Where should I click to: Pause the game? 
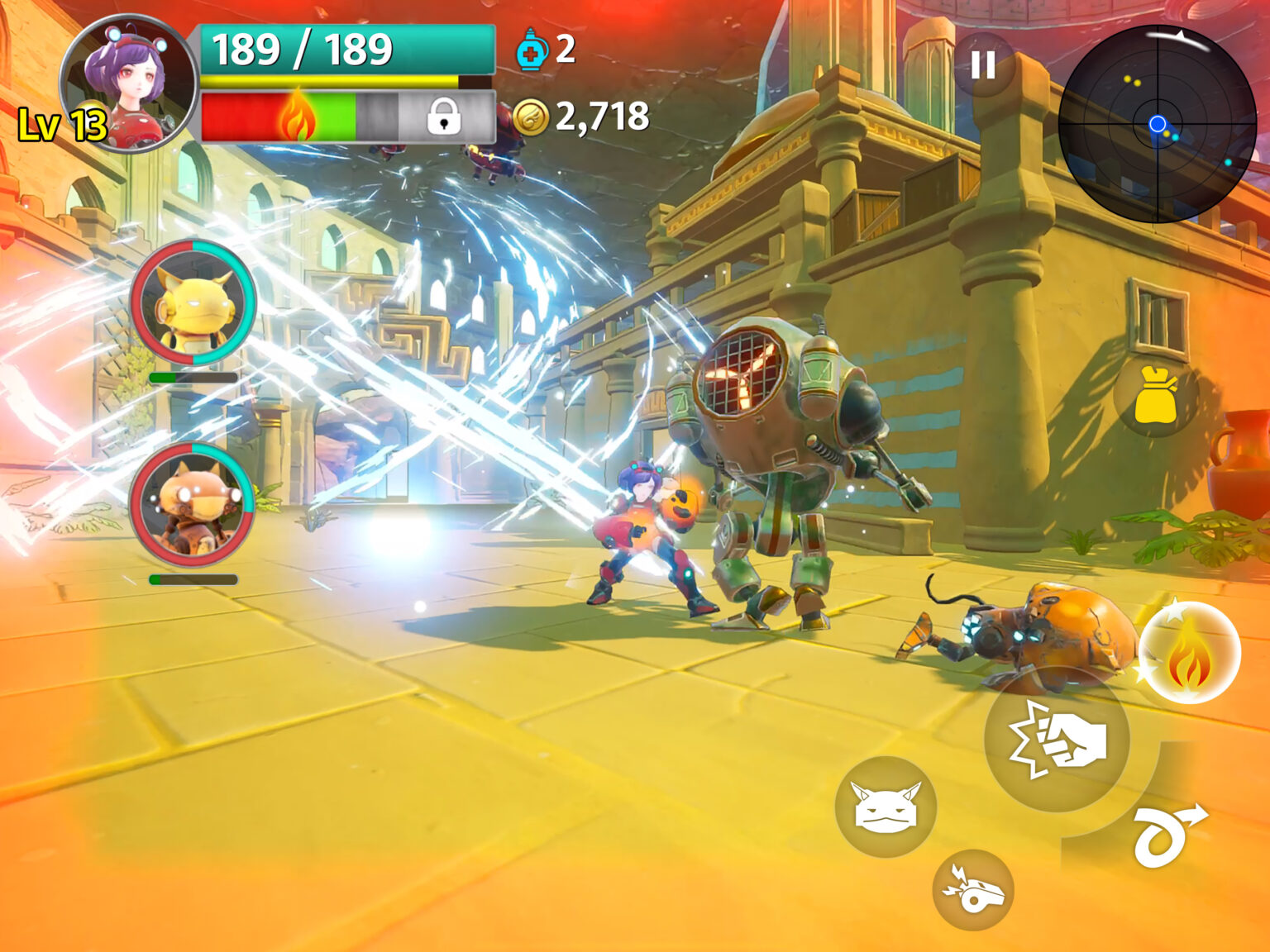point(983,64)
